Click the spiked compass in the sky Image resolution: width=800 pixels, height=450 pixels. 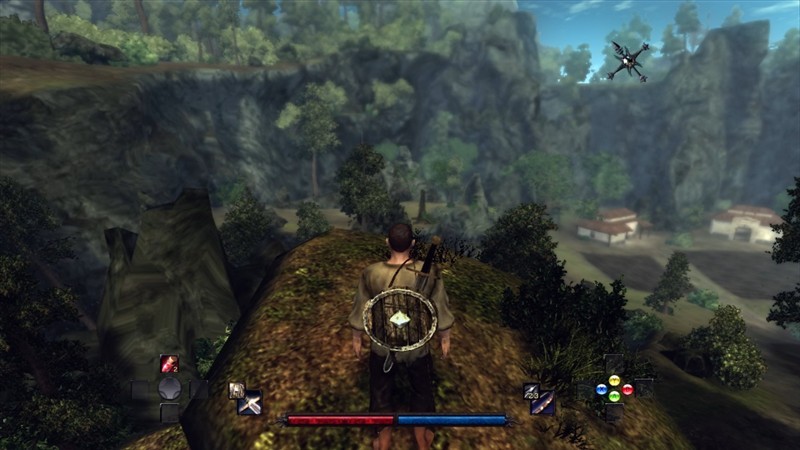[627, 61]
